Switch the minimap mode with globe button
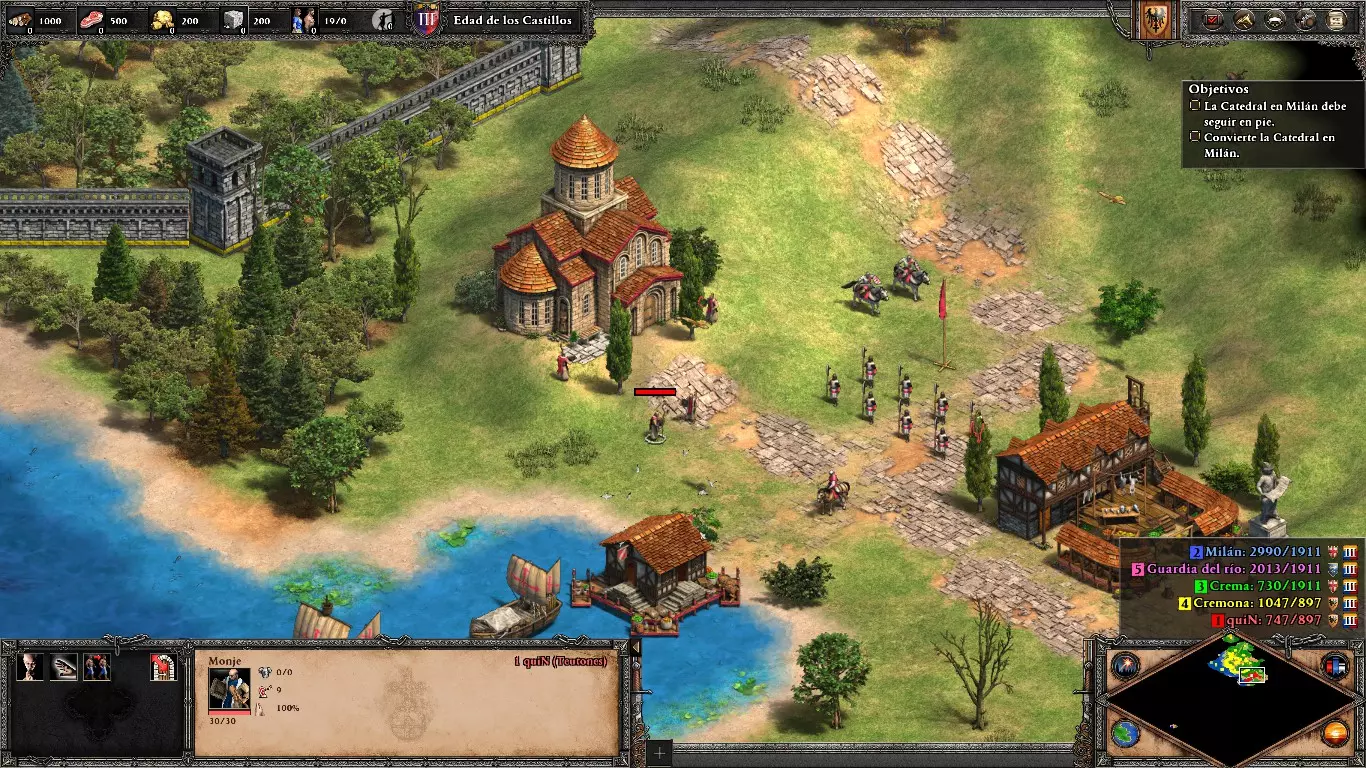The image size is (1366, 768). pos(1126,732)
